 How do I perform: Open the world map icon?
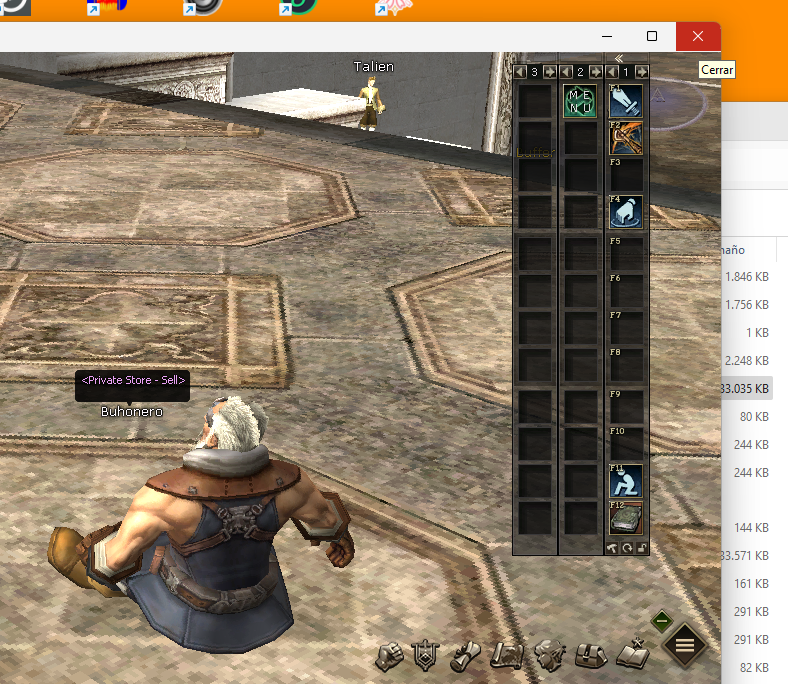click(x=509, y=656)
